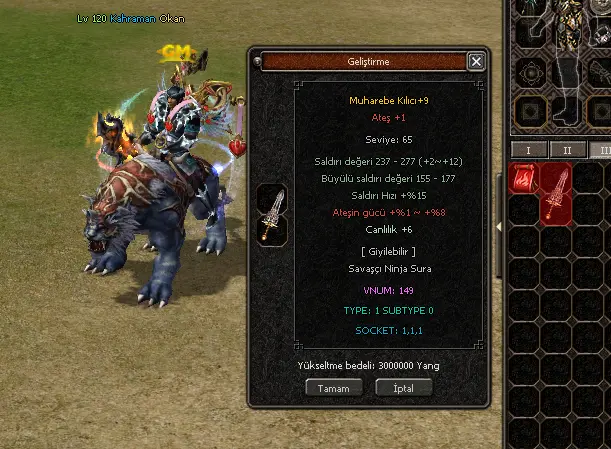Close the Geliştirme window
This screenshot has width=611, height=449.
pos(476,61)
